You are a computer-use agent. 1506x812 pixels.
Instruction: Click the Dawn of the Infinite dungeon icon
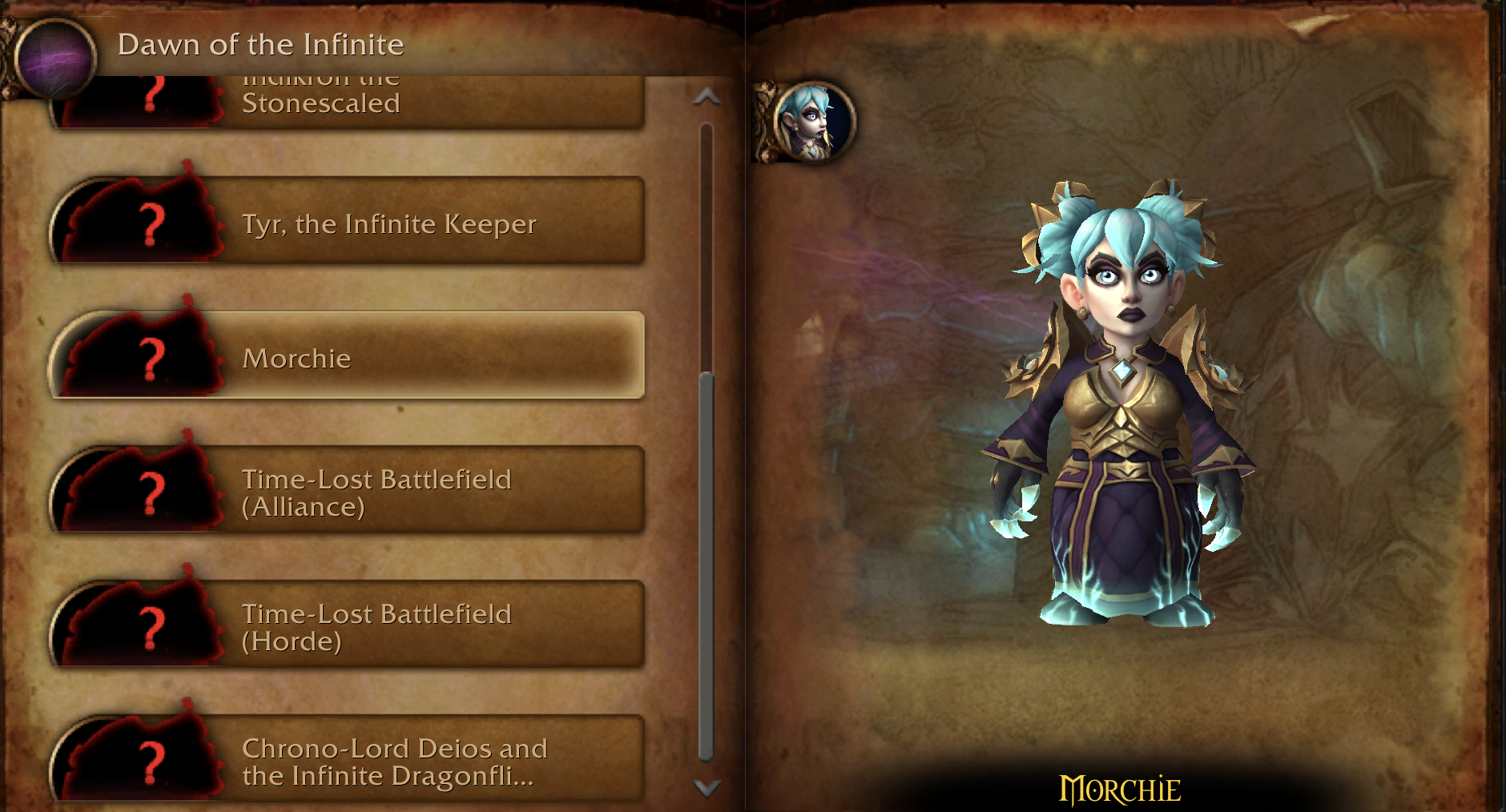55,54
